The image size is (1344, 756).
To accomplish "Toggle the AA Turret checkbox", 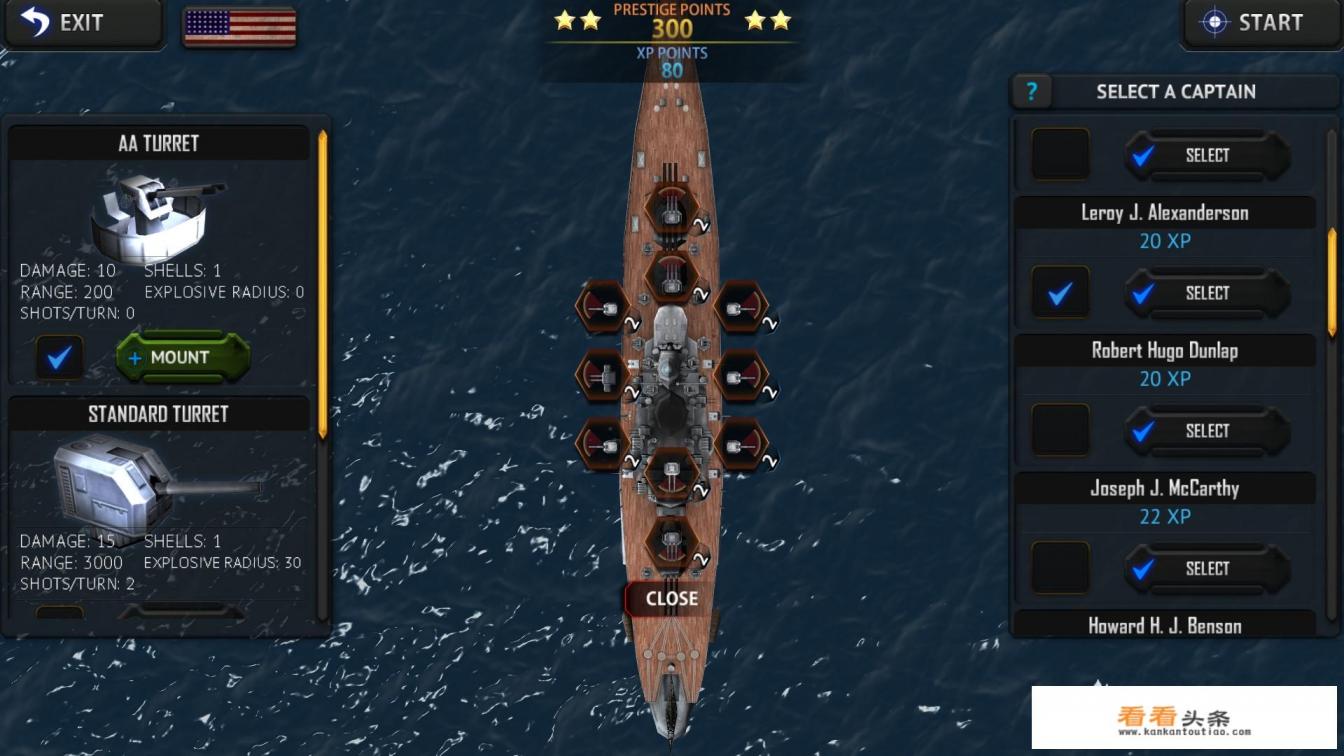I will 59,357.
